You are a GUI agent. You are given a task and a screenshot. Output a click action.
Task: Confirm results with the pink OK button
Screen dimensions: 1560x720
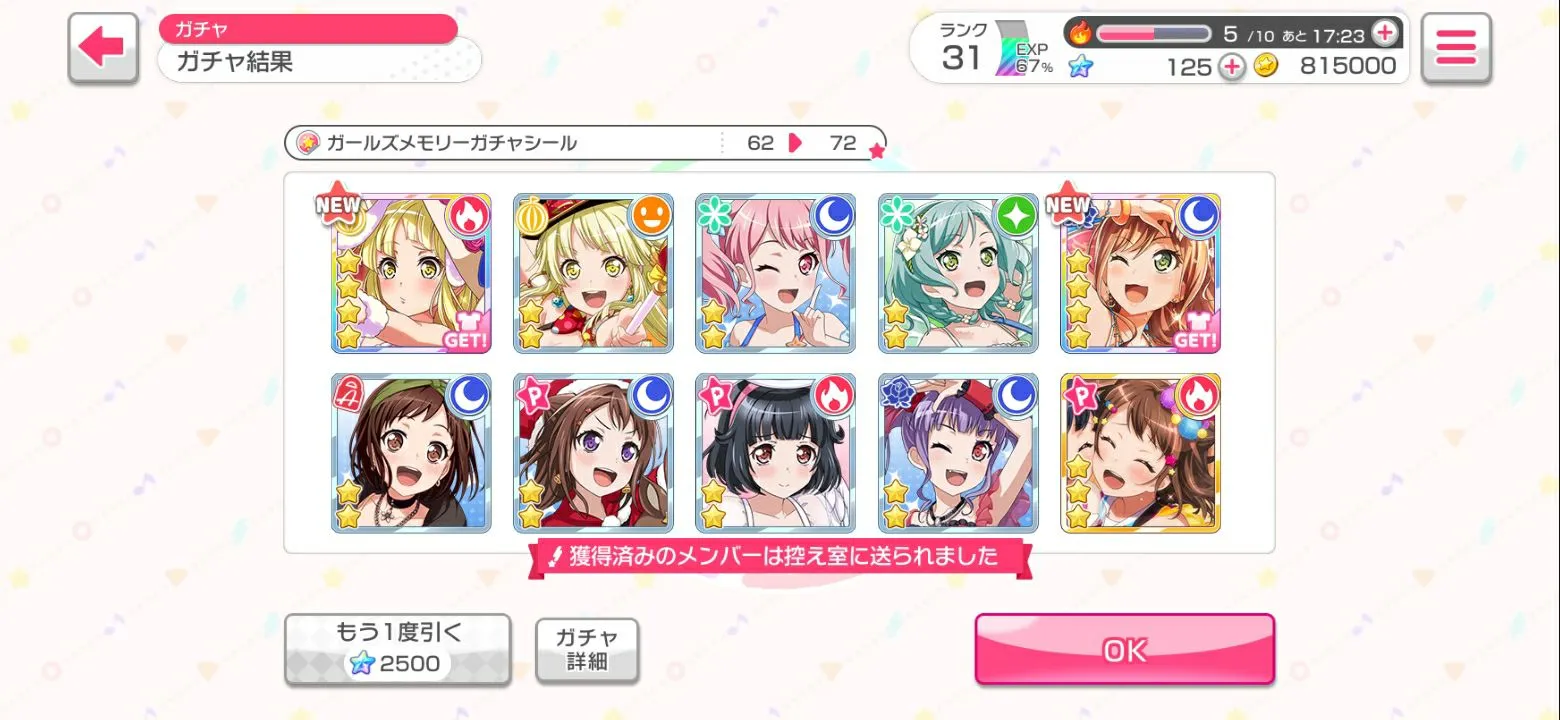point(1124,649)
